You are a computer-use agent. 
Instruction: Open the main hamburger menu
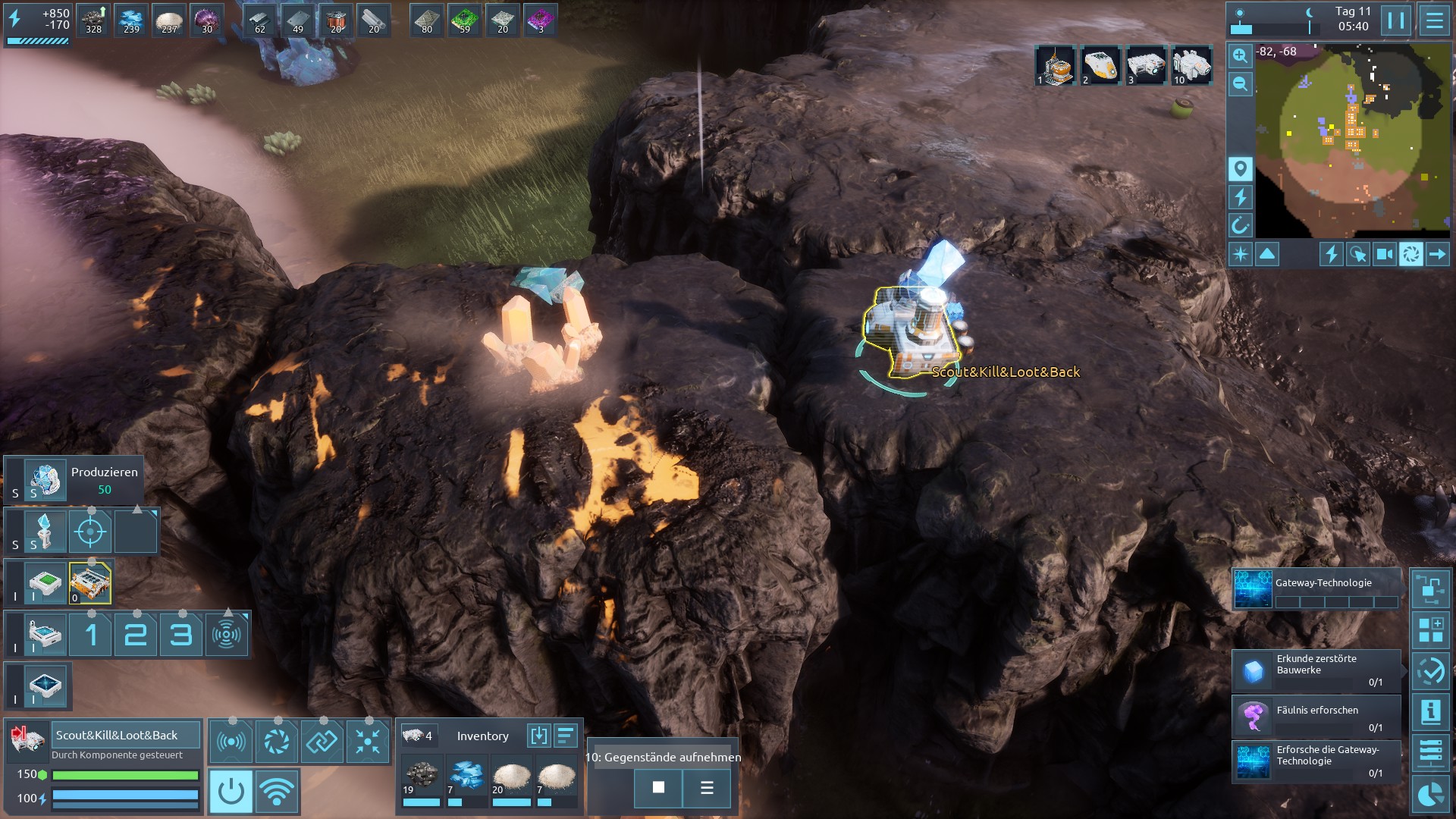[x=1434, y=20]
